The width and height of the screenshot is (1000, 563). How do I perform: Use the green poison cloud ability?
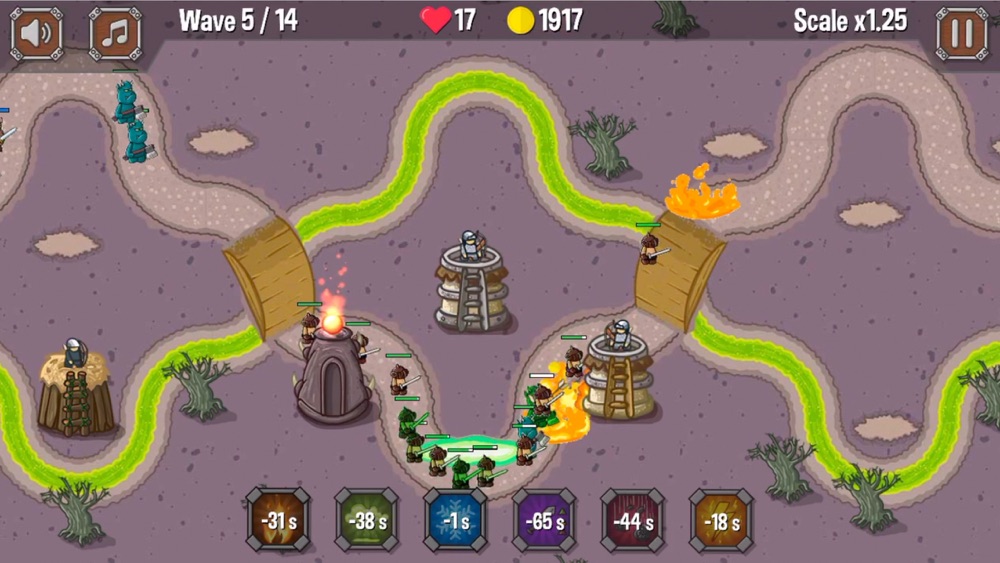click(366, 520)
